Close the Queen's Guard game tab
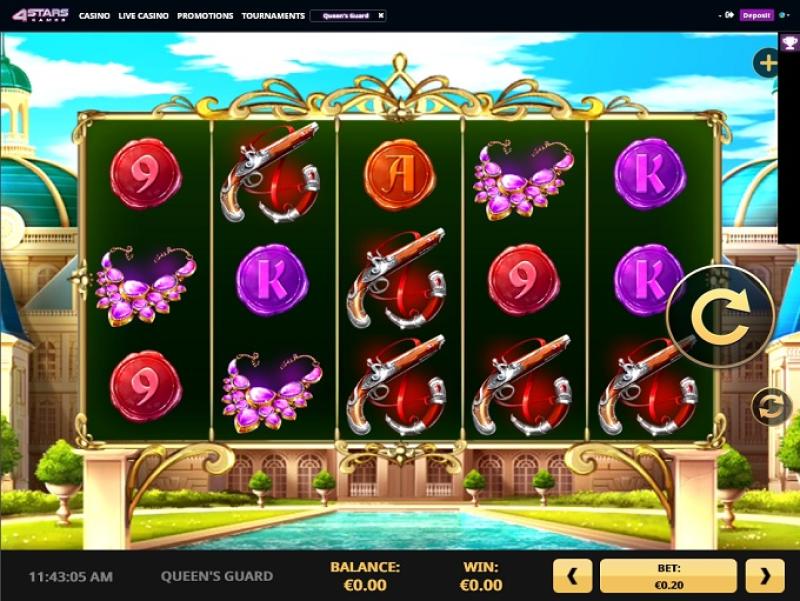The height and width of the screenshot is (601, 800). pyautogui.click(x=380, y=16)
